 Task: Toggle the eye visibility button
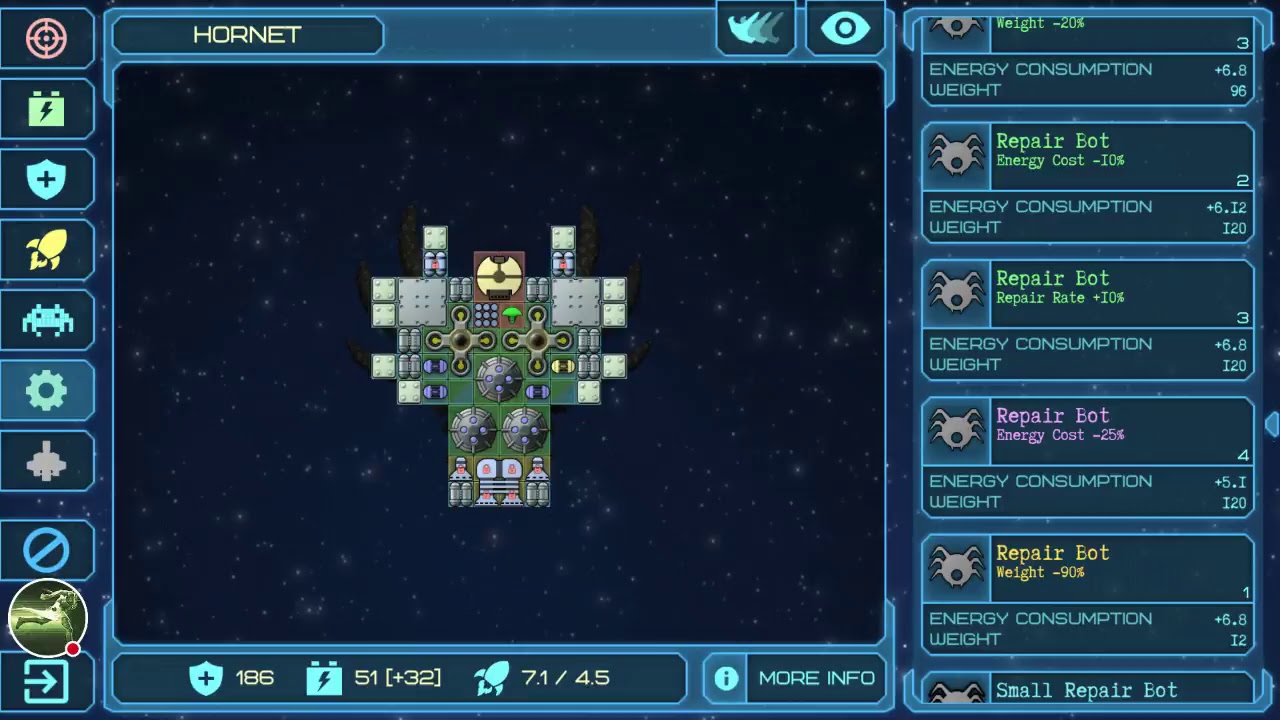pyautogui.click(x=845, y=29)
